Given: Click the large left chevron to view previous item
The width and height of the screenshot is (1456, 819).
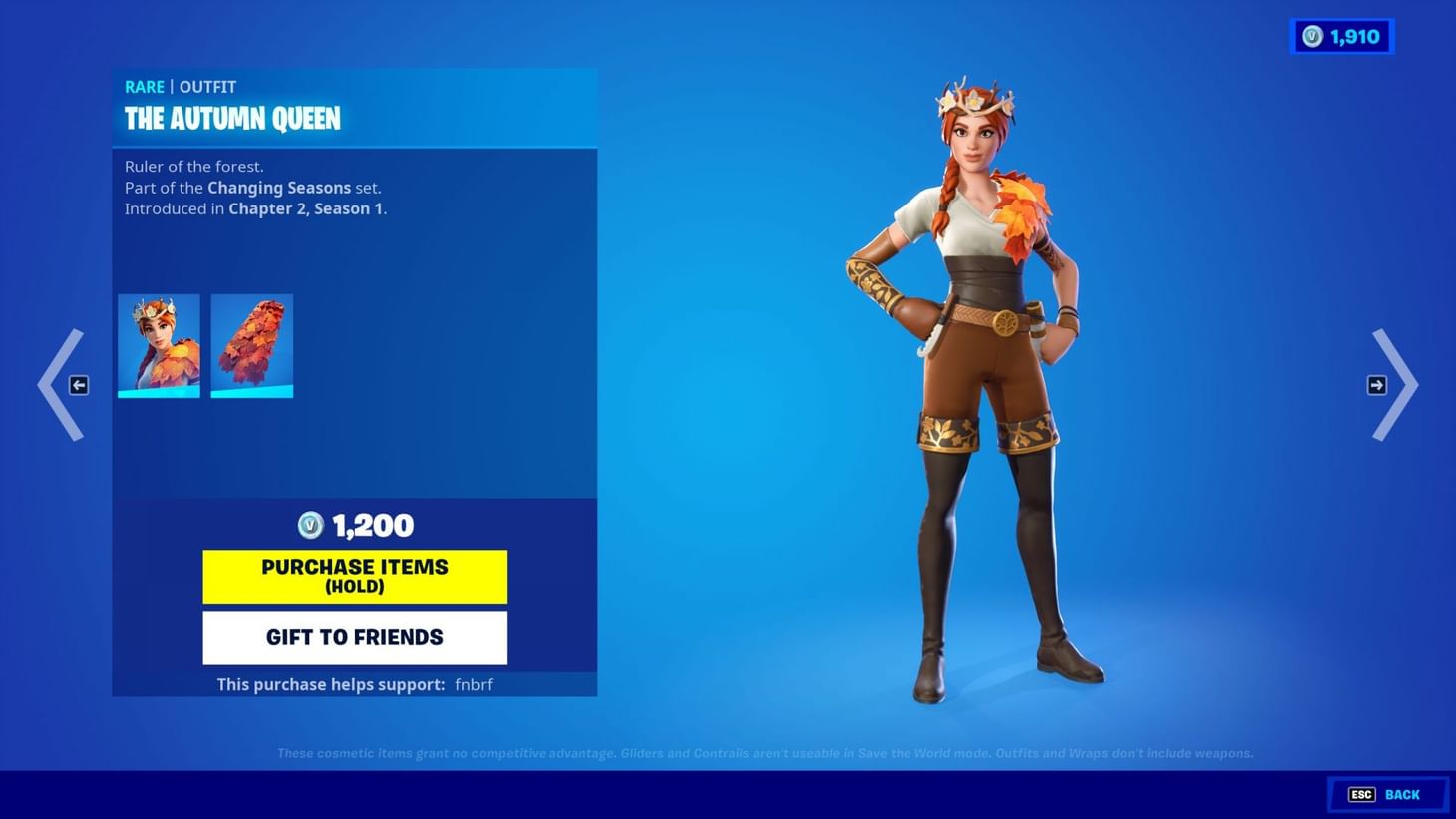Looking at the screenshot, I should pyautogui.click(x=60, y=385).
